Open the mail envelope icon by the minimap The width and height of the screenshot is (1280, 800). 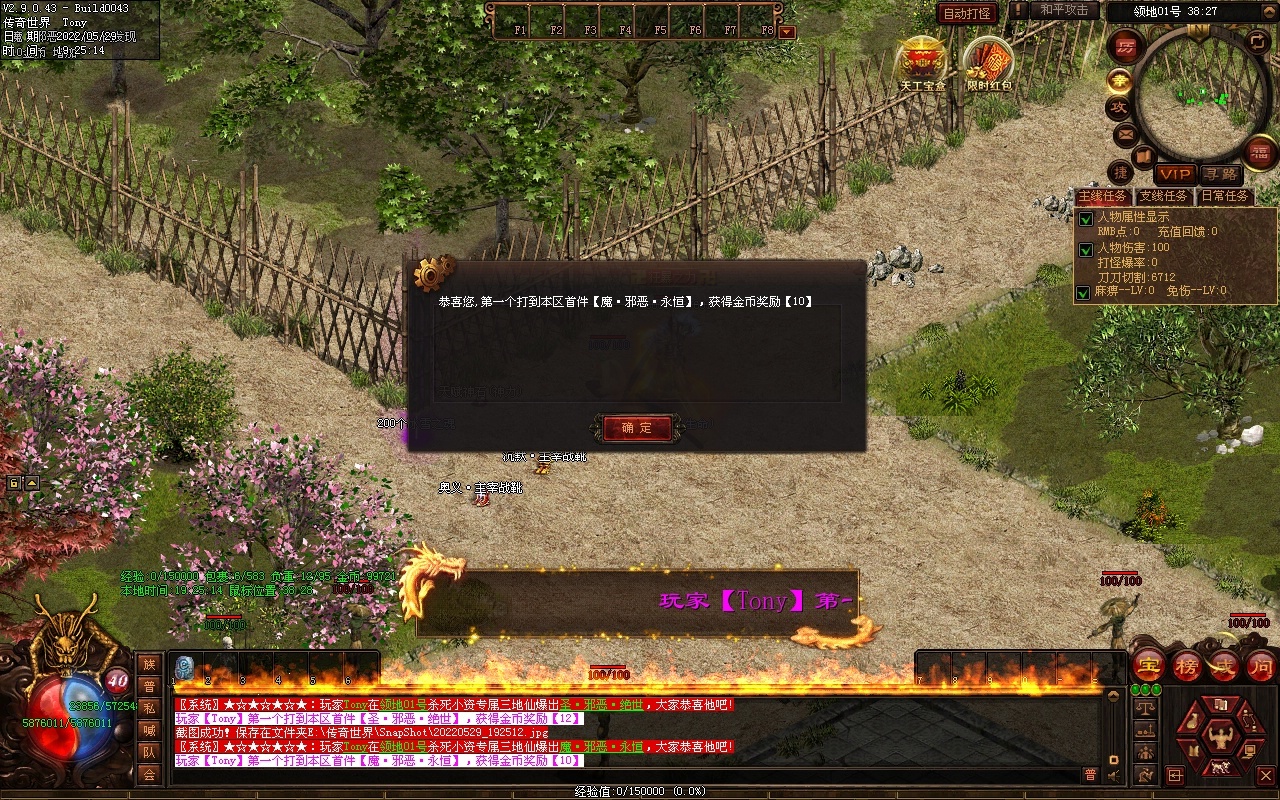click(1125, 134)
